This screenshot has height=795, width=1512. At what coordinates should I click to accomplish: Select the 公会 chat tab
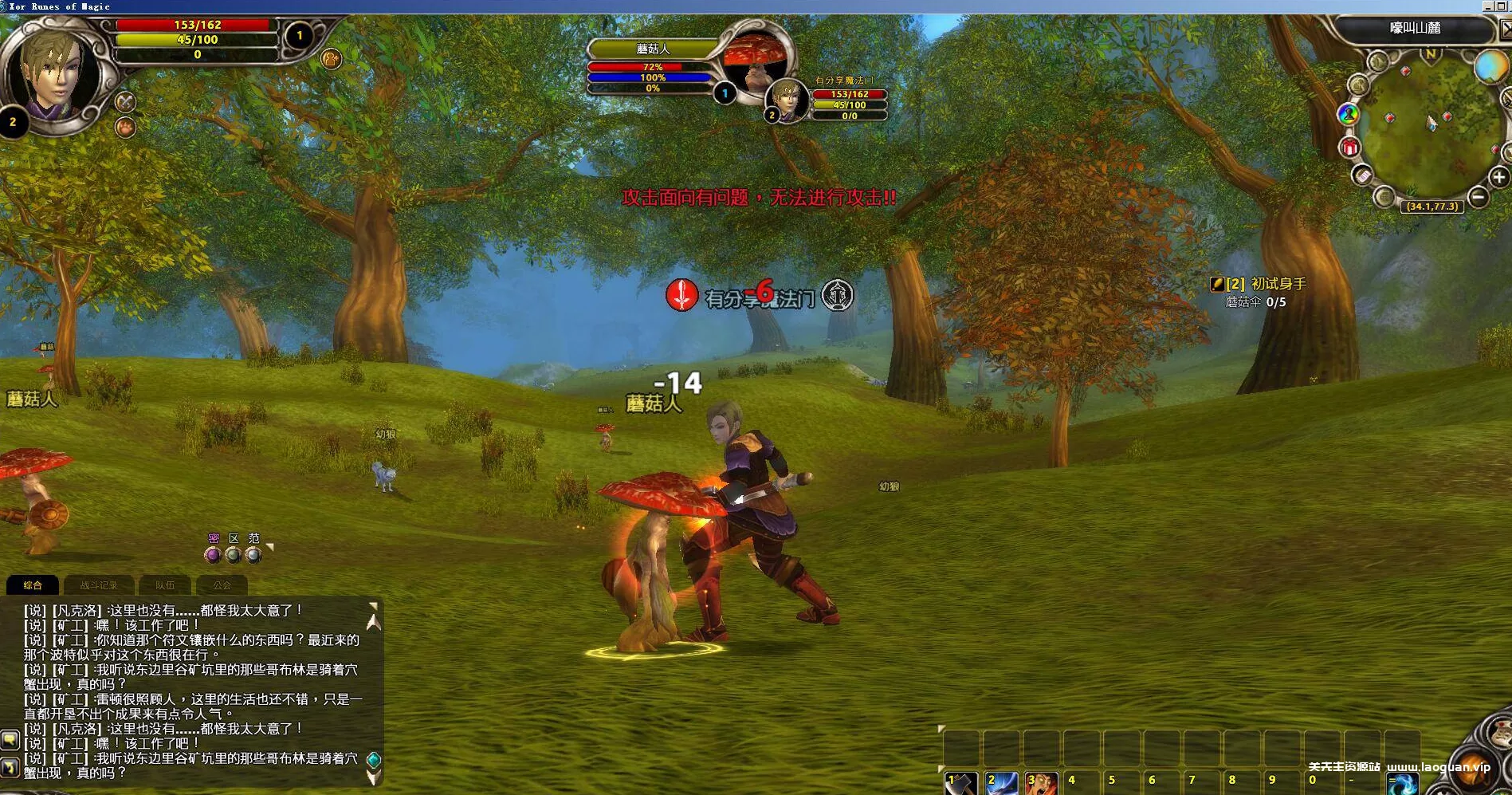[x=222, y=585]
